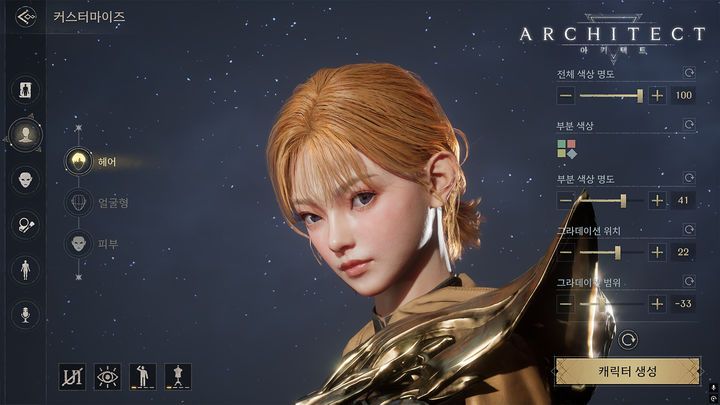
Task: Click the mannequin outfit icon in bottom toolbar
Action: coord(178,376)
